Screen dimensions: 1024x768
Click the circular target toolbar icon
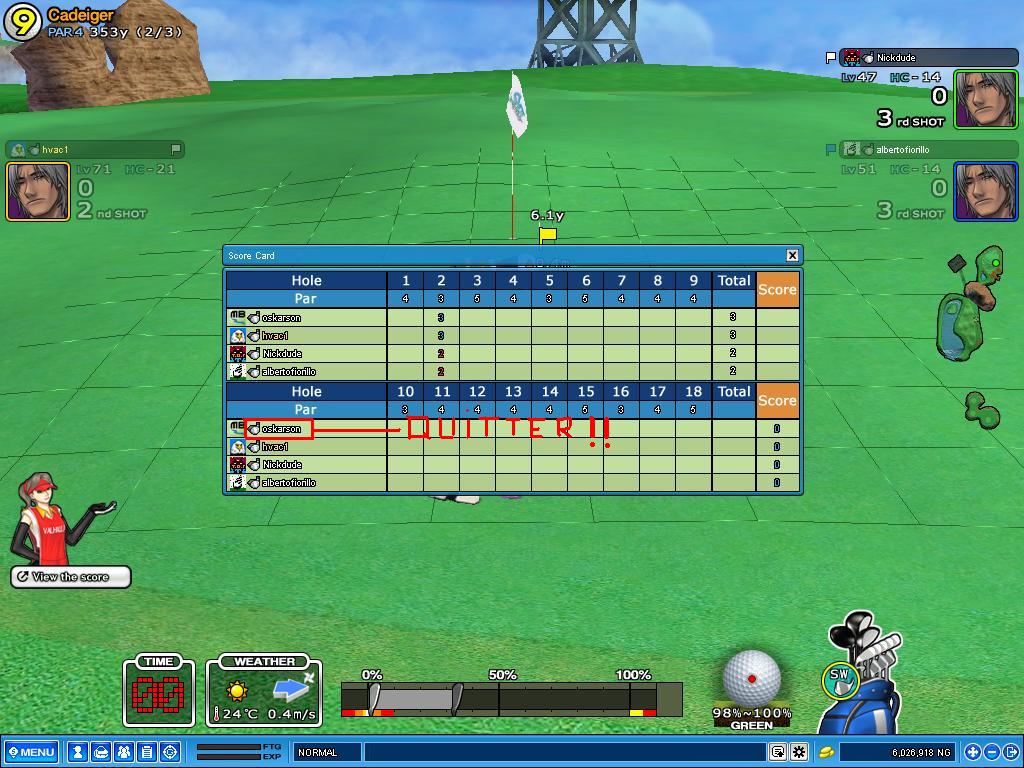(169, 752)
